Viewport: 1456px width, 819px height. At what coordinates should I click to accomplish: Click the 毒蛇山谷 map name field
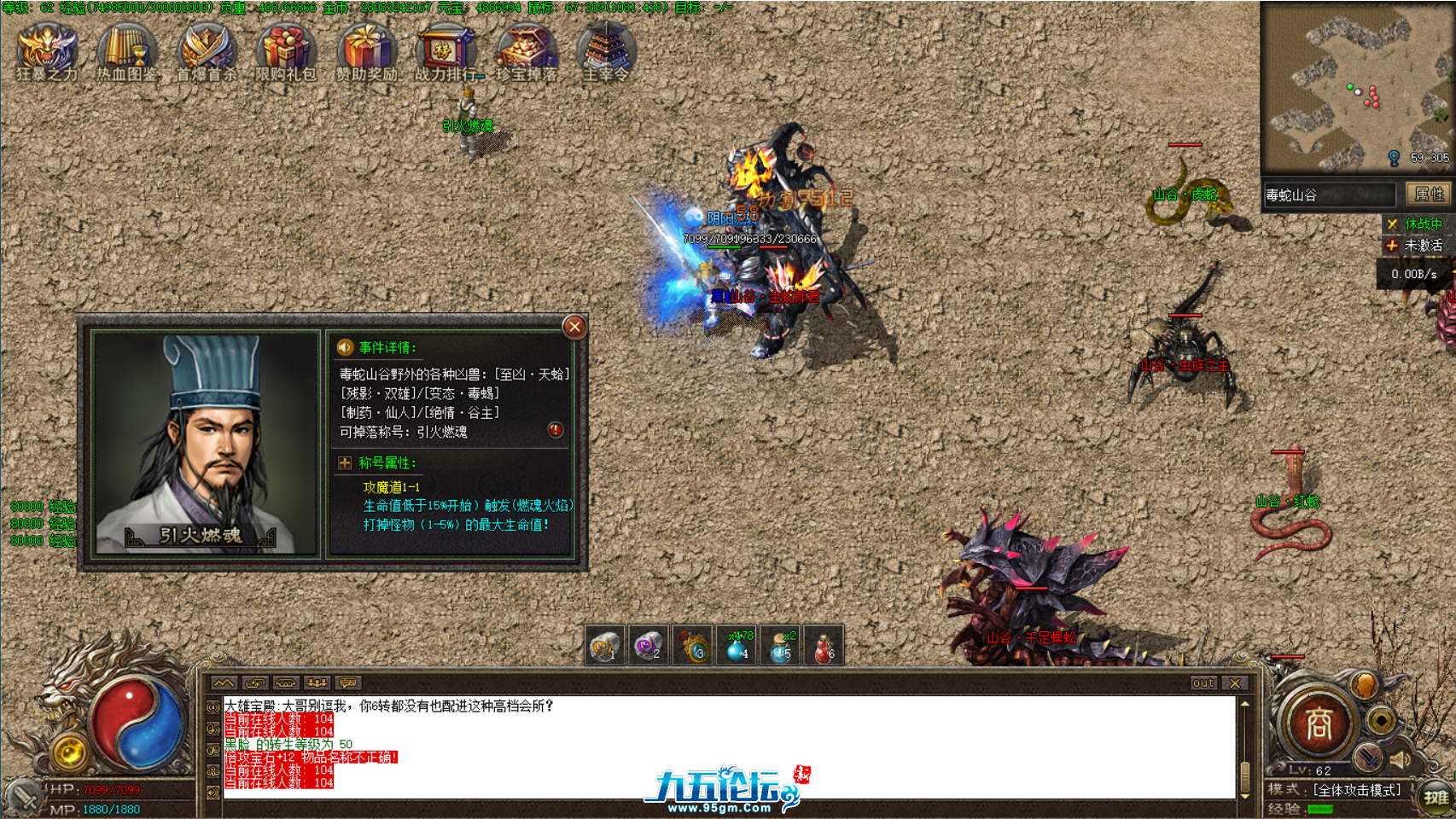(x=1331, y=195)
